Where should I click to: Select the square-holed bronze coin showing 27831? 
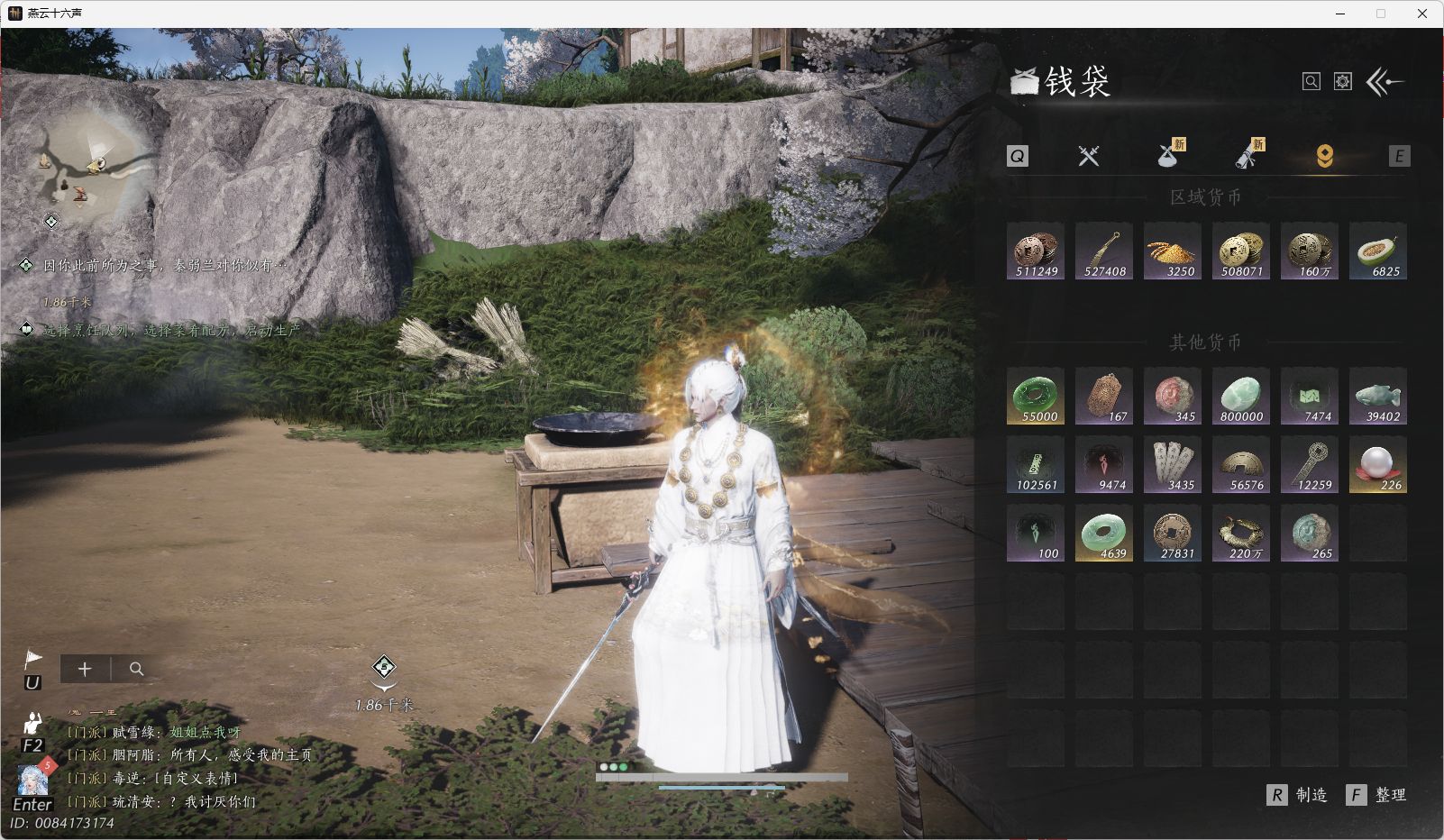pyautogui.click(x=1173, y=534)
